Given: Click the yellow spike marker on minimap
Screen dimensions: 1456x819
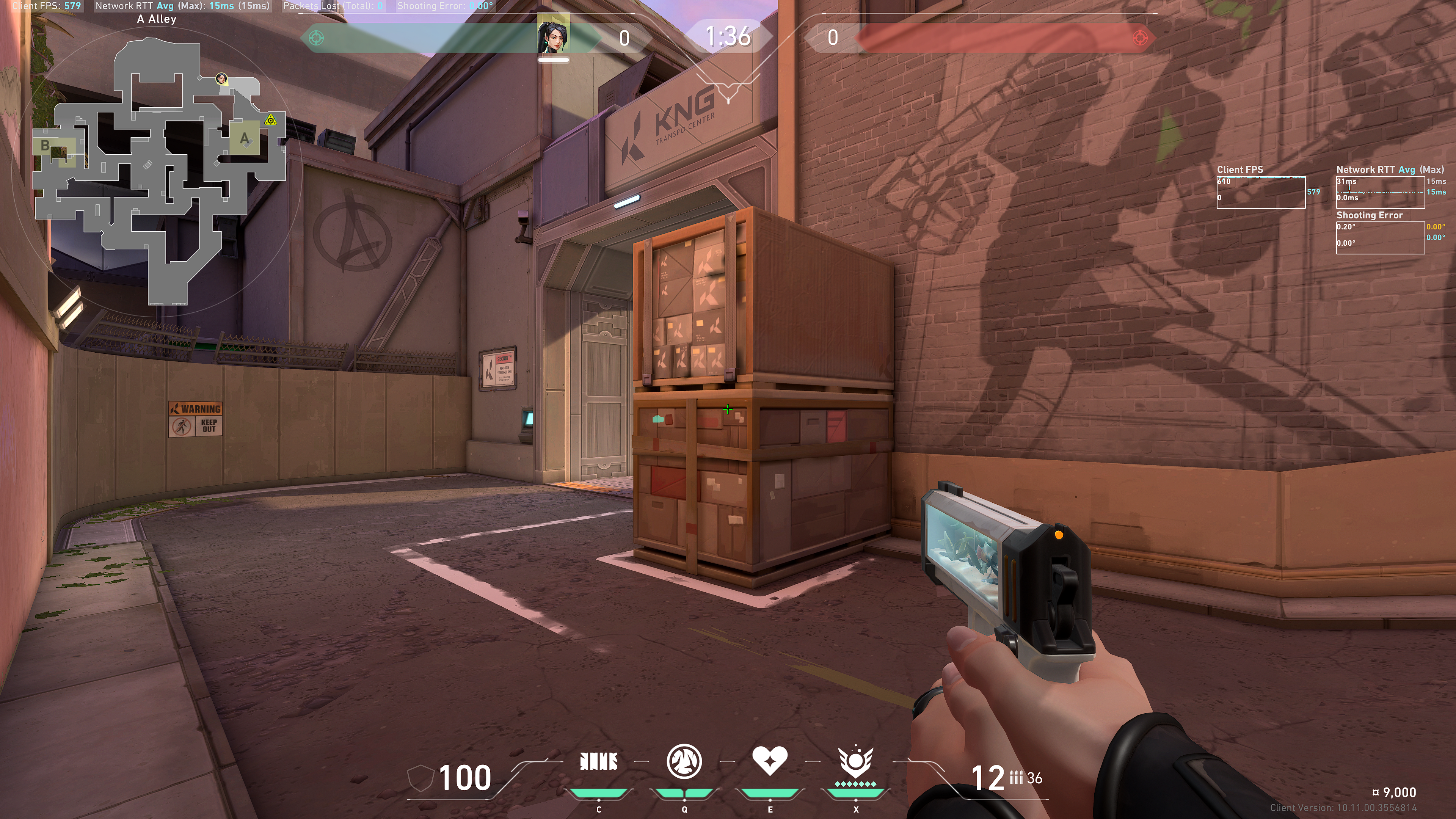Looking at the screenshot, I should pos(271,120).
